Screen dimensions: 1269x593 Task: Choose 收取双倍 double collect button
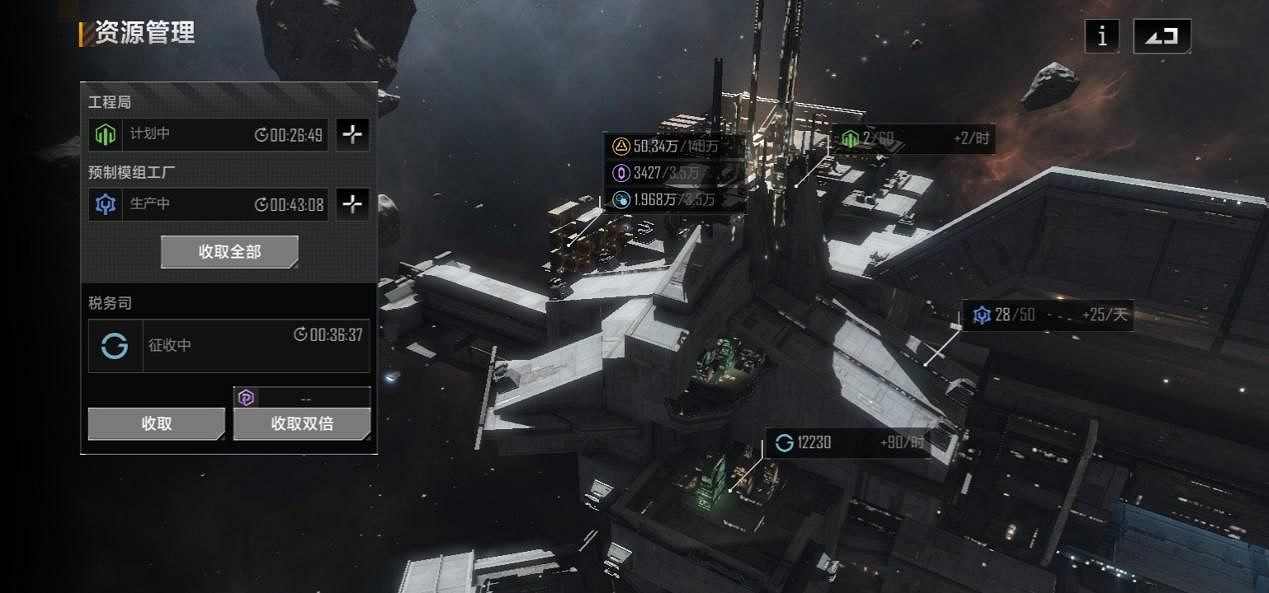point(301,424)
